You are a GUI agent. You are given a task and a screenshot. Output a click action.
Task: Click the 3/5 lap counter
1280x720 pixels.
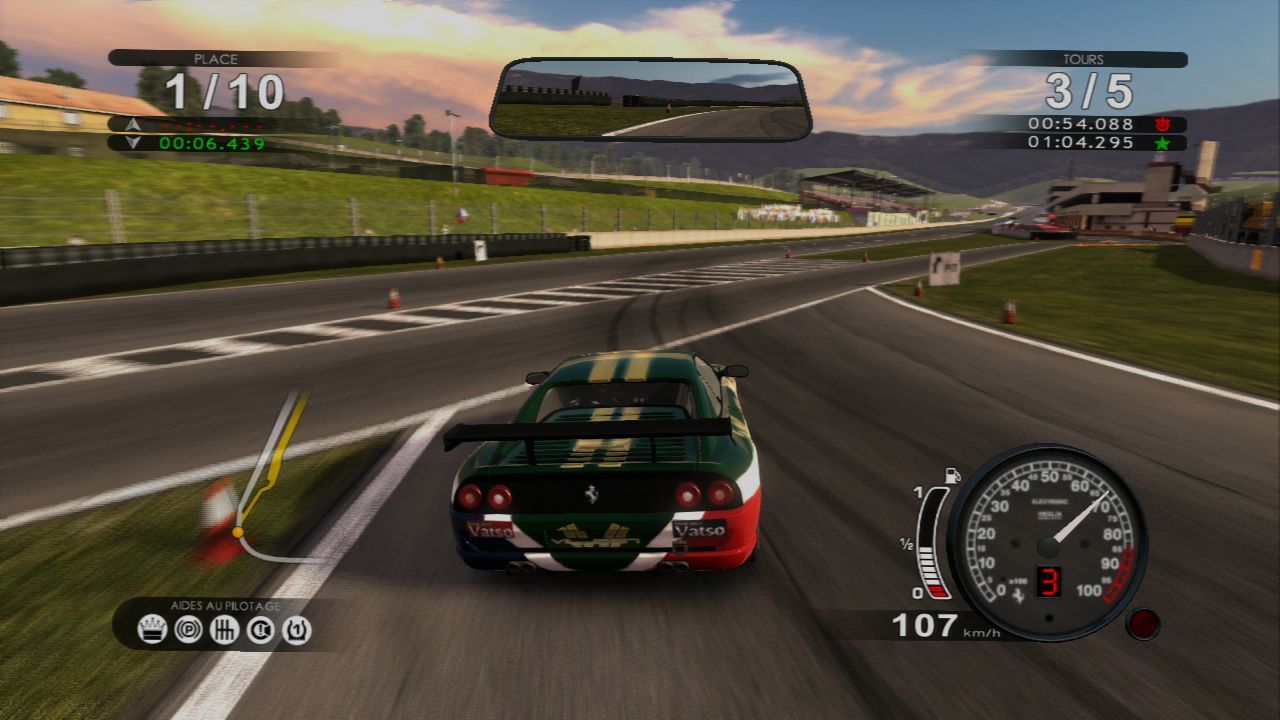[x=1090, y=89]
